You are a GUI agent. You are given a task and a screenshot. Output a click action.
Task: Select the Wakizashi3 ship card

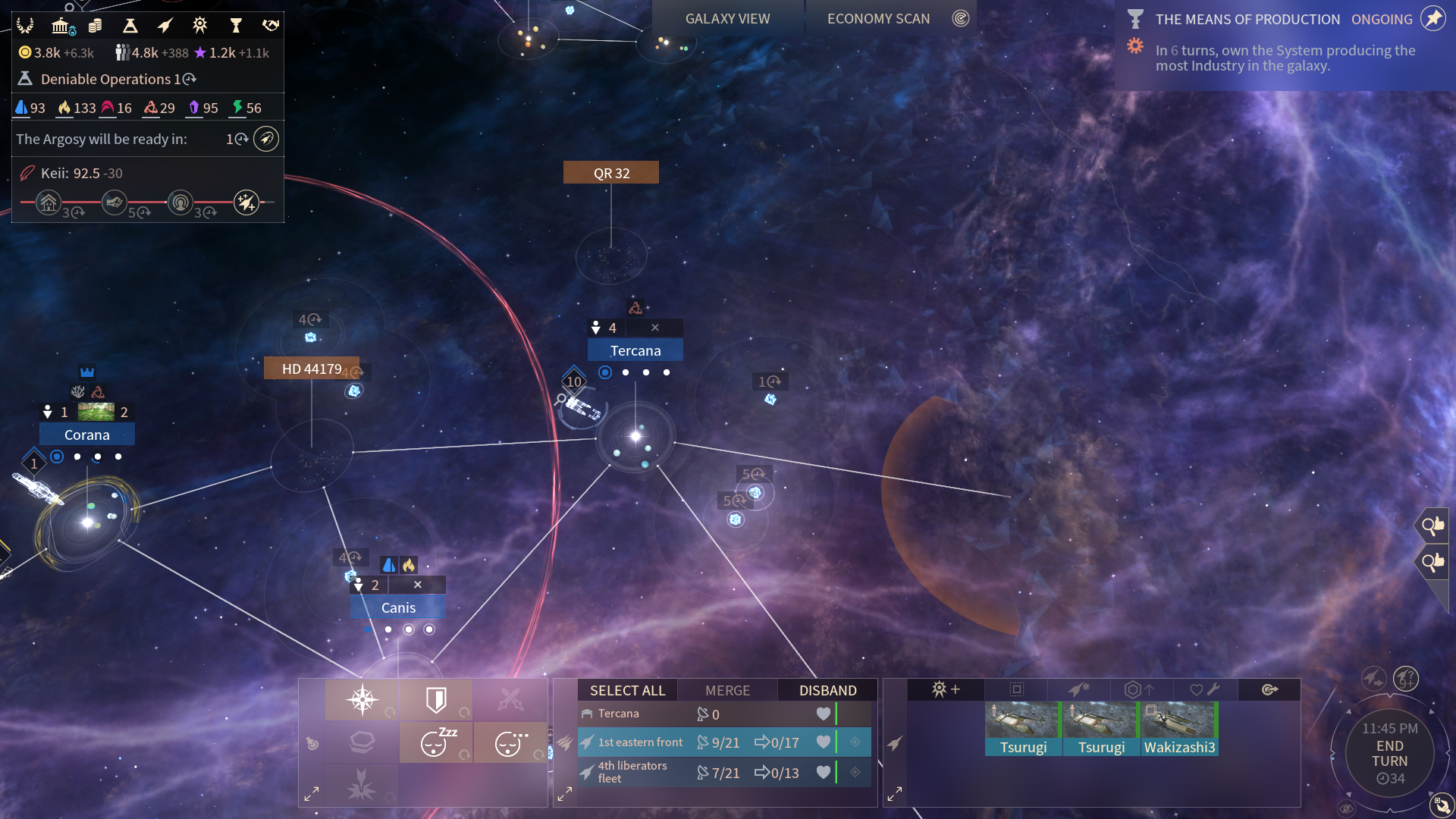coord(1179,729)
